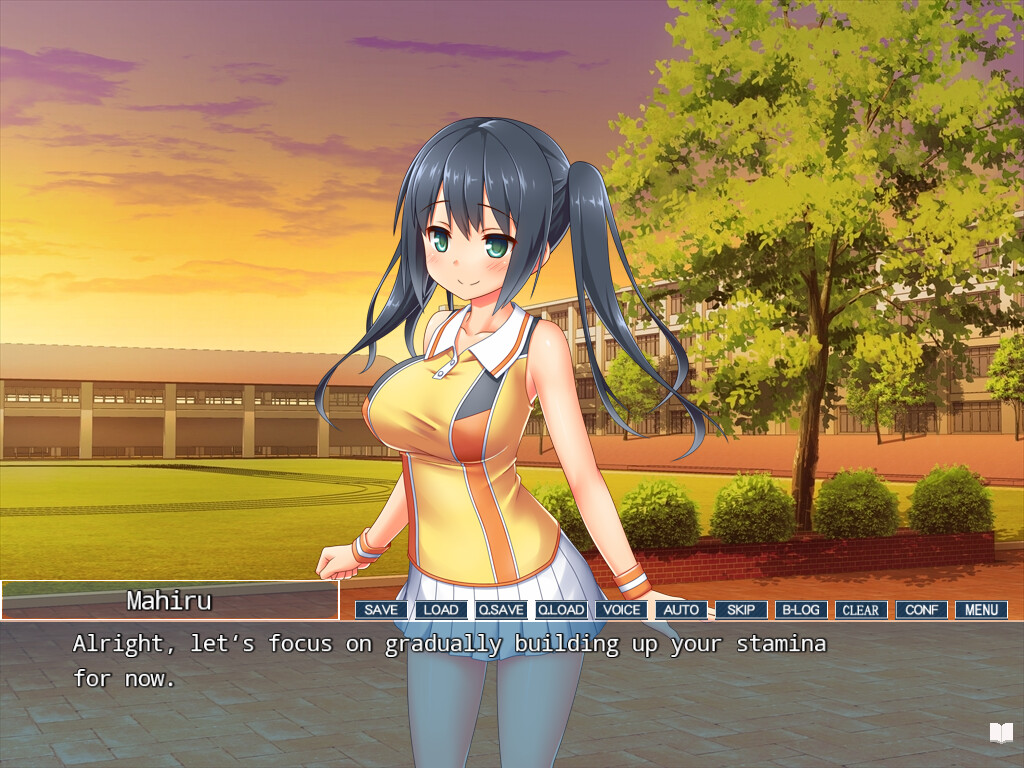Open the B-LOG backlog

(801, 610)
